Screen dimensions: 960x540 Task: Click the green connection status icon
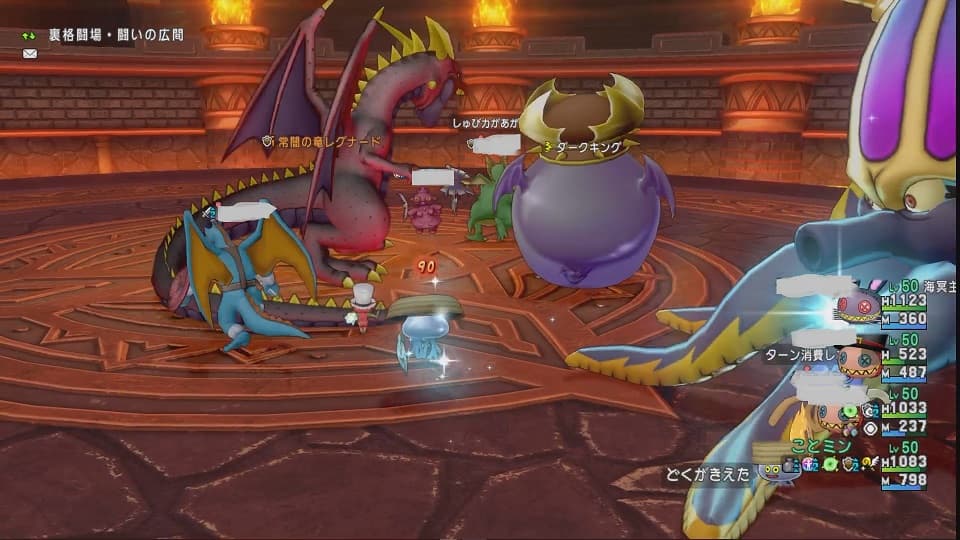[29, 35]
